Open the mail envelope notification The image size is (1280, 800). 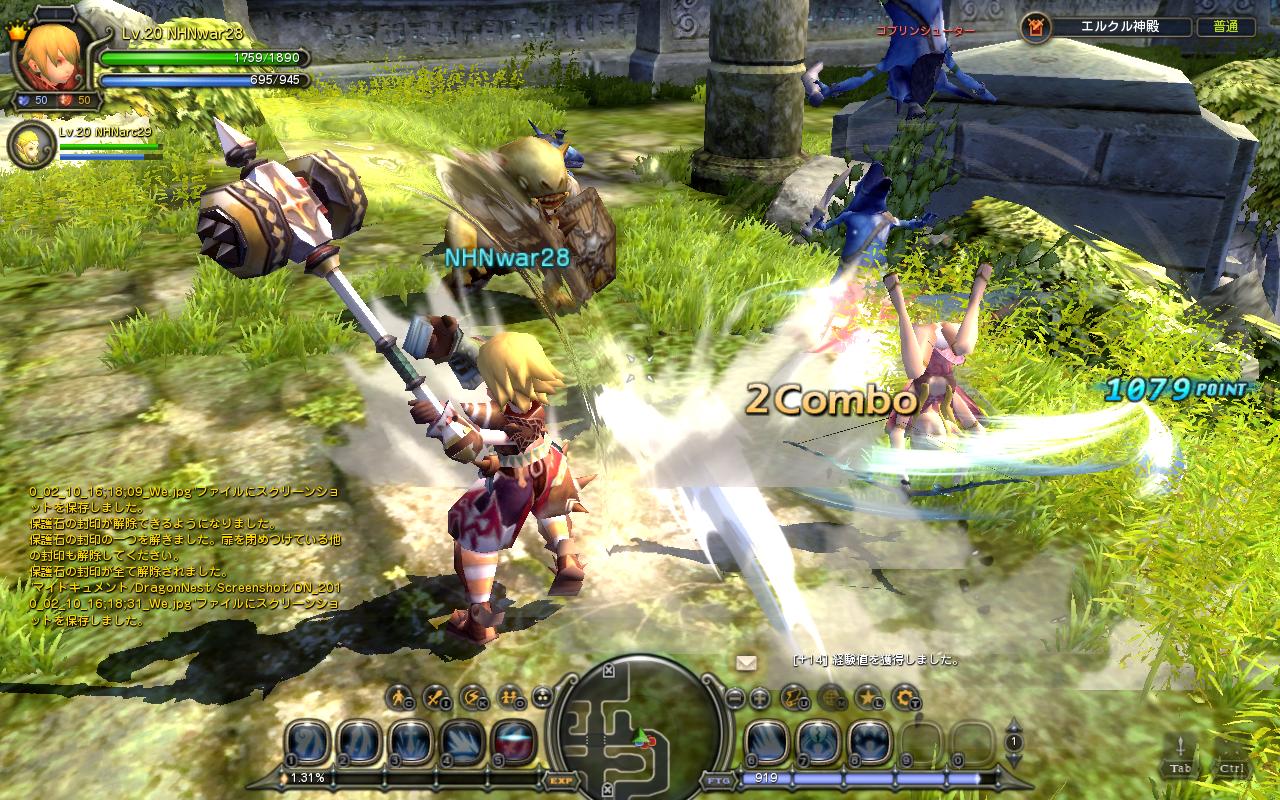click(x=746, y=662)
